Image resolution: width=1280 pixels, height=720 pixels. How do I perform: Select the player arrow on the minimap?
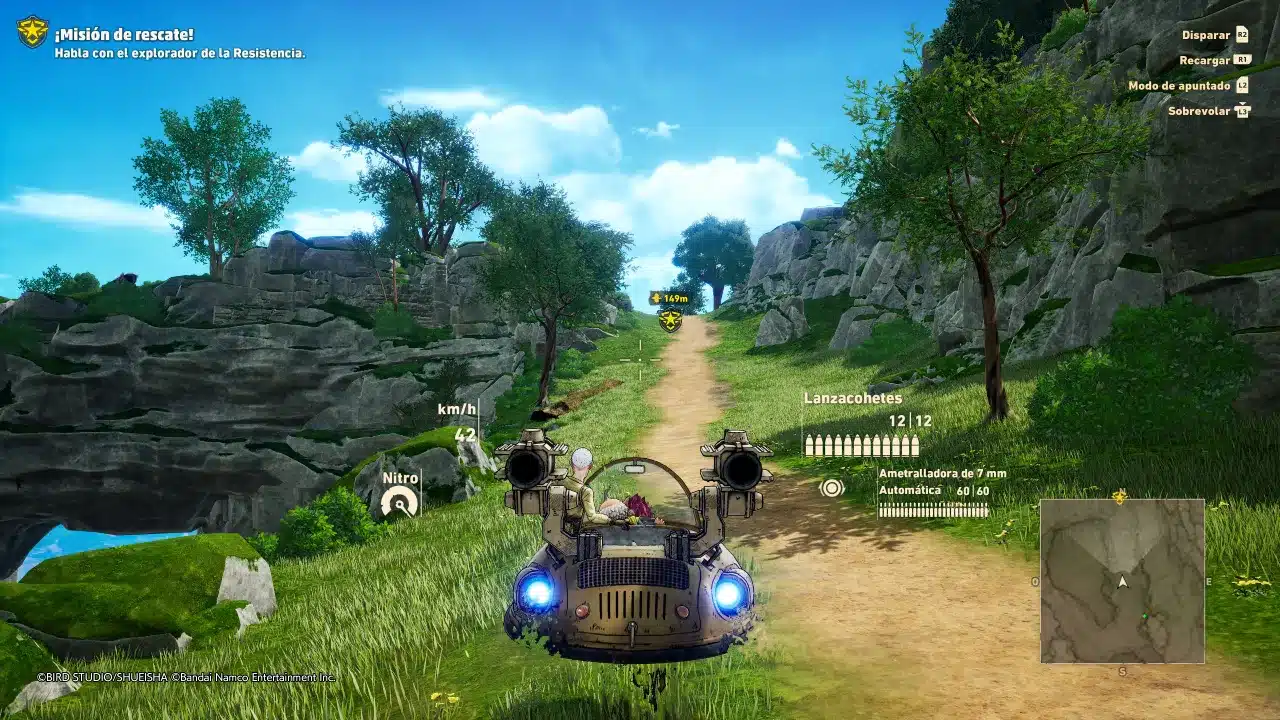click(1122, 582)
